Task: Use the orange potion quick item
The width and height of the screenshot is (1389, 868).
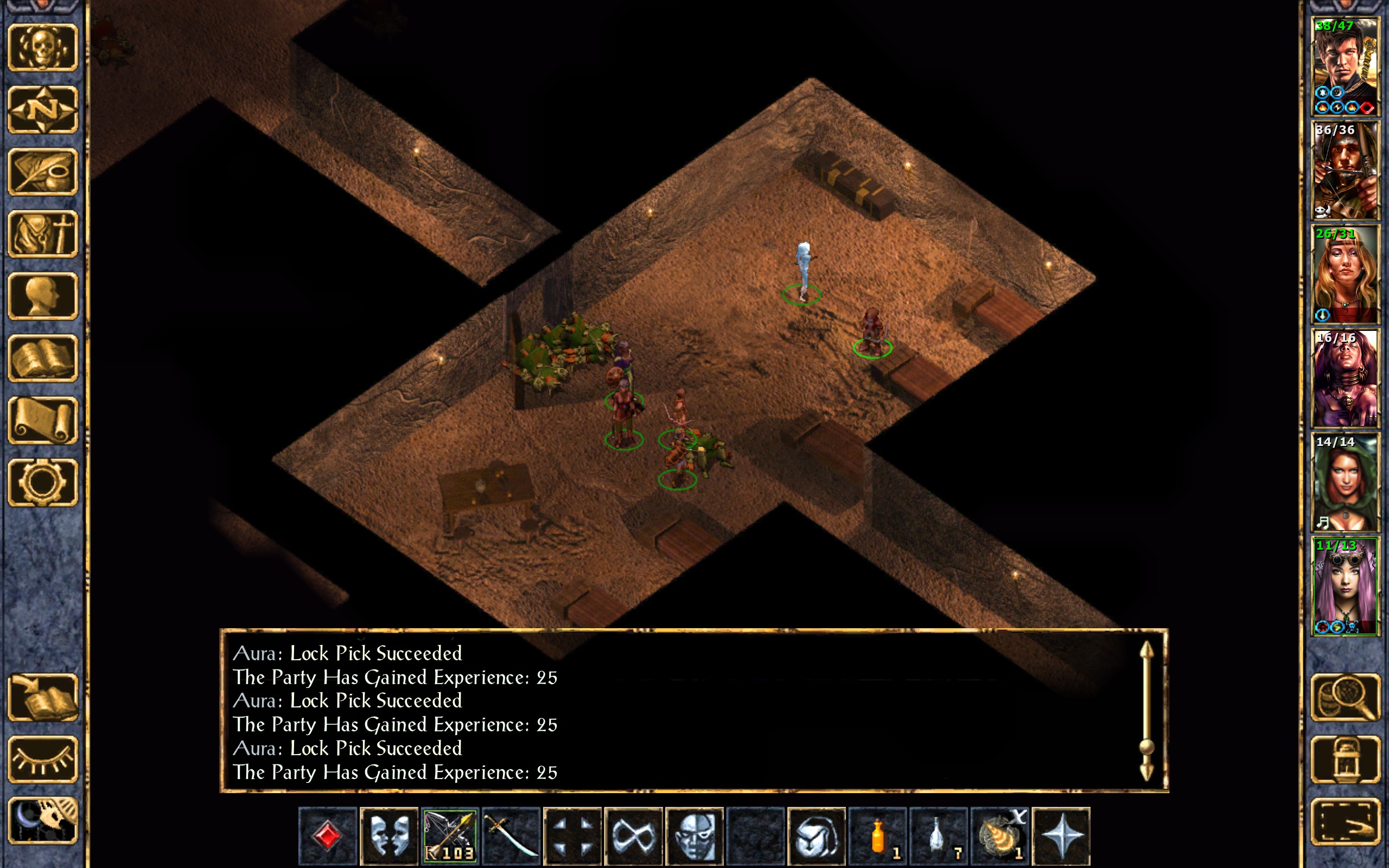Action: (x=877, y=835)
